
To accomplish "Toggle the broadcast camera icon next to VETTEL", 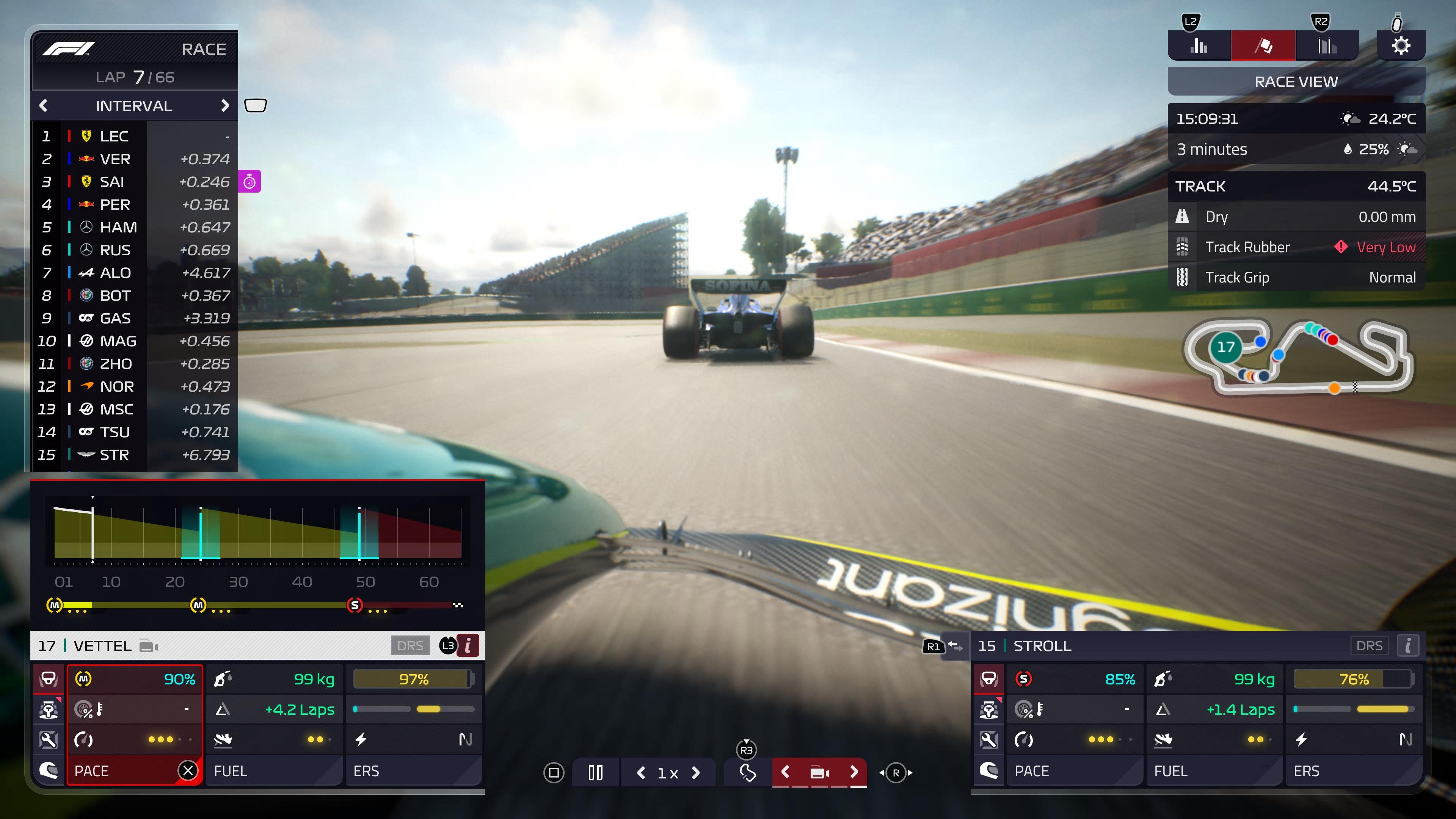I will tap(148, 646).
